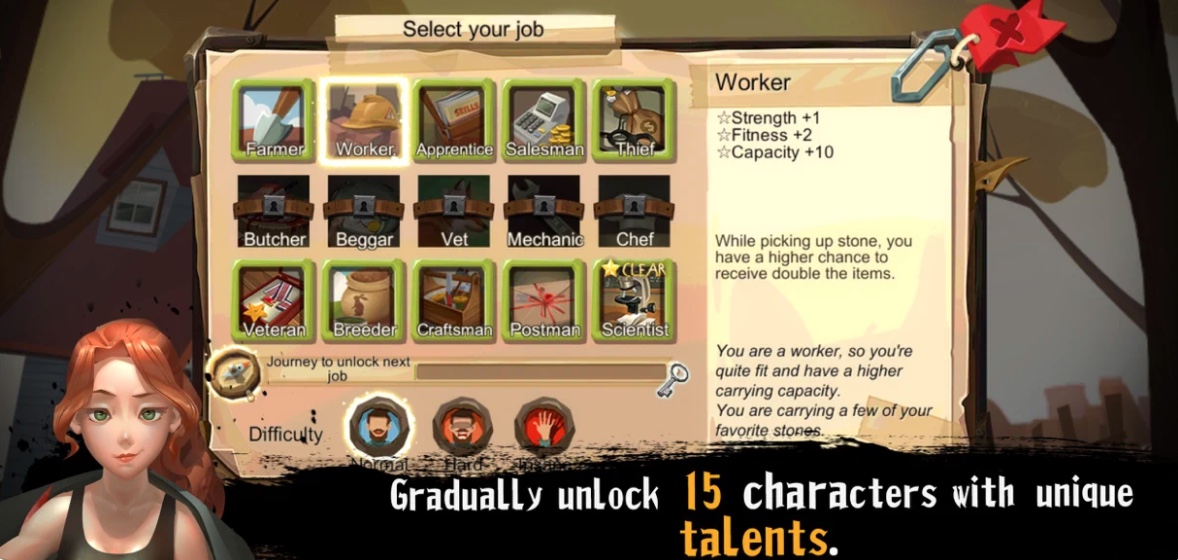Pick the Breeder job tile
Viewport: 1178px width, 560px height.
point(364,301)
